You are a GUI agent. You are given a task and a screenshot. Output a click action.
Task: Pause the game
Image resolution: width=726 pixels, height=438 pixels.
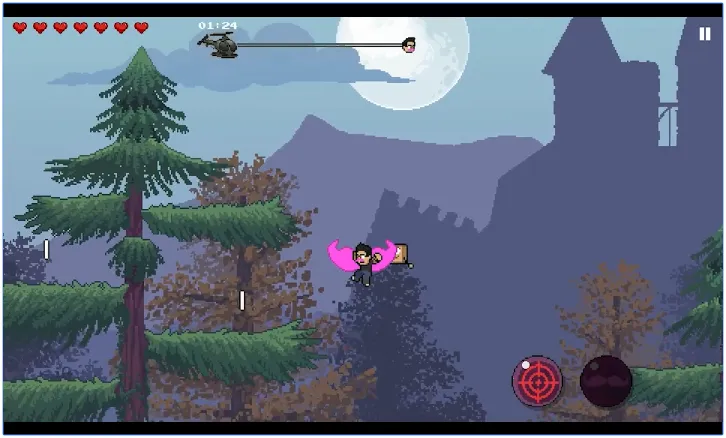705,33
